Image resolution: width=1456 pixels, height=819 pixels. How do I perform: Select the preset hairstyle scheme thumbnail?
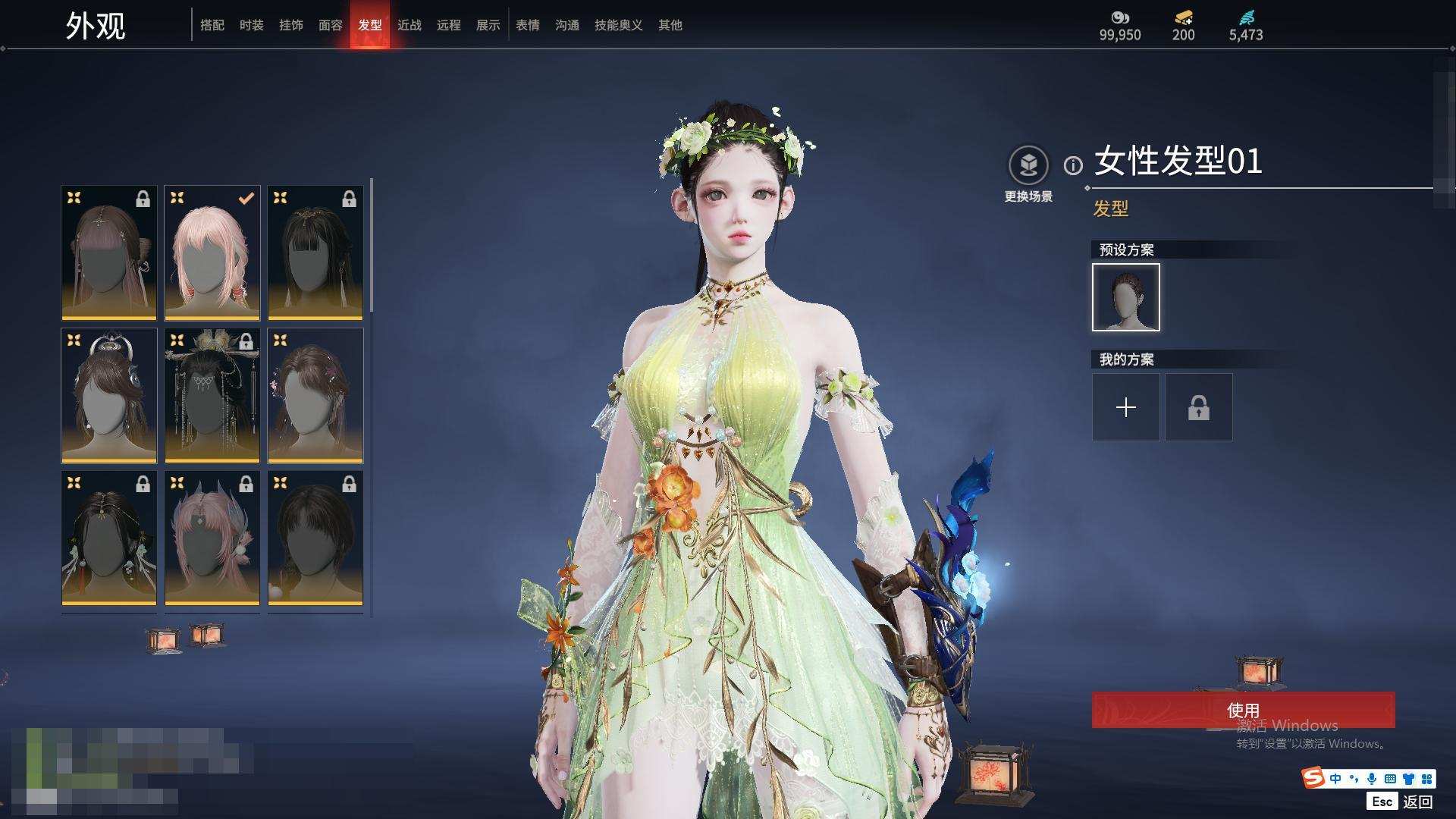tap(1126, 297)
